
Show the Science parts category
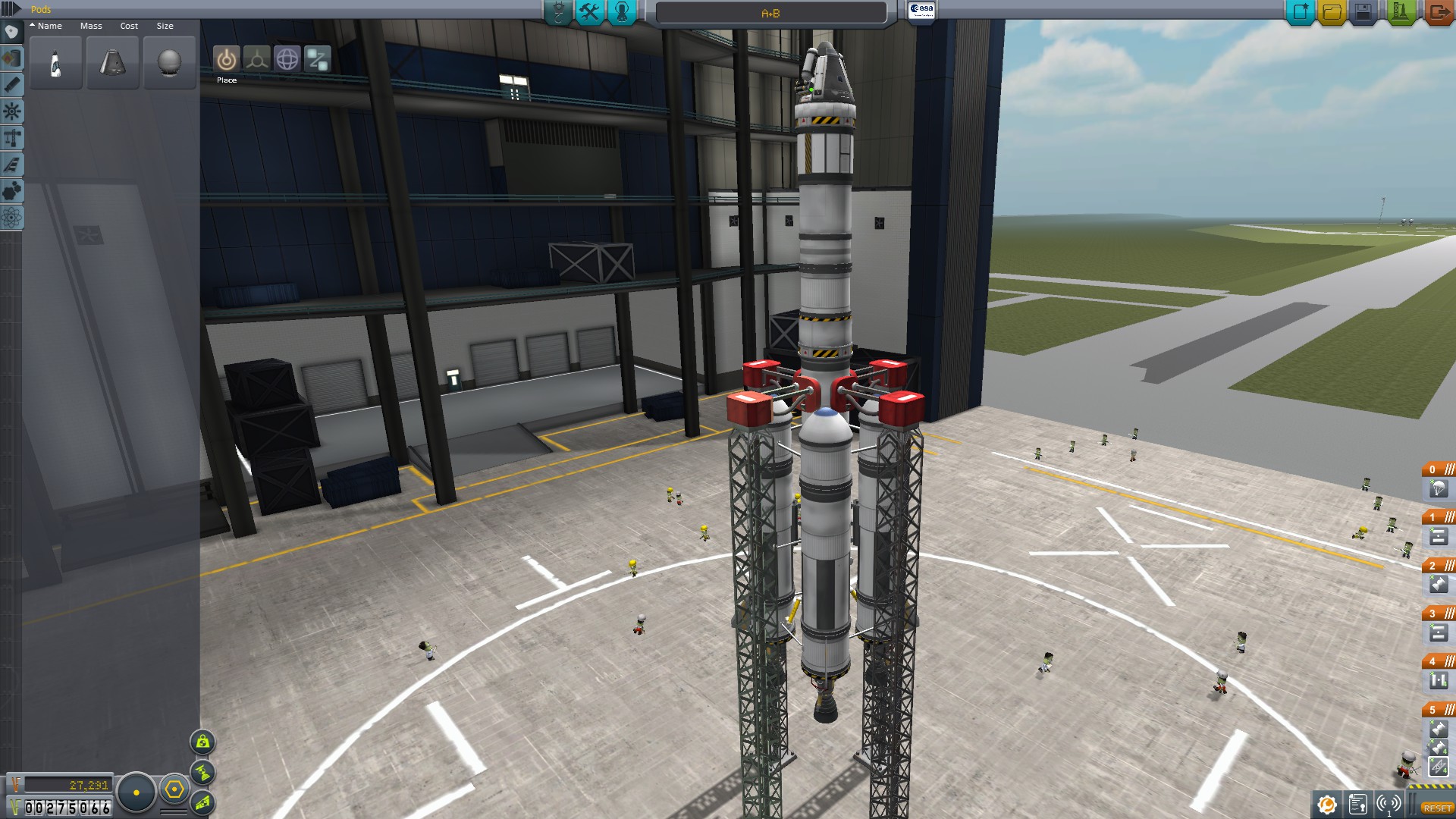tap(11, 218)
